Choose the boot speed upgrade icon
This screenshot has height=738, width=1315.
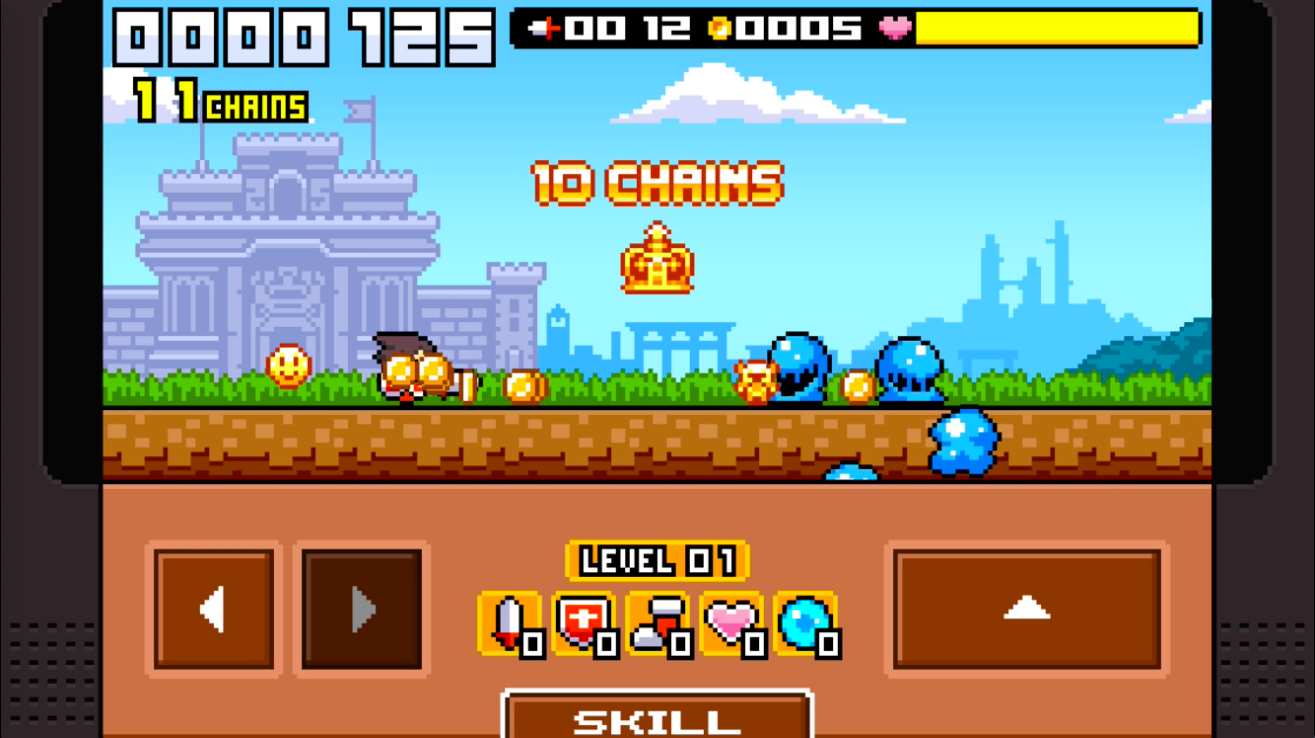[658, 624]
